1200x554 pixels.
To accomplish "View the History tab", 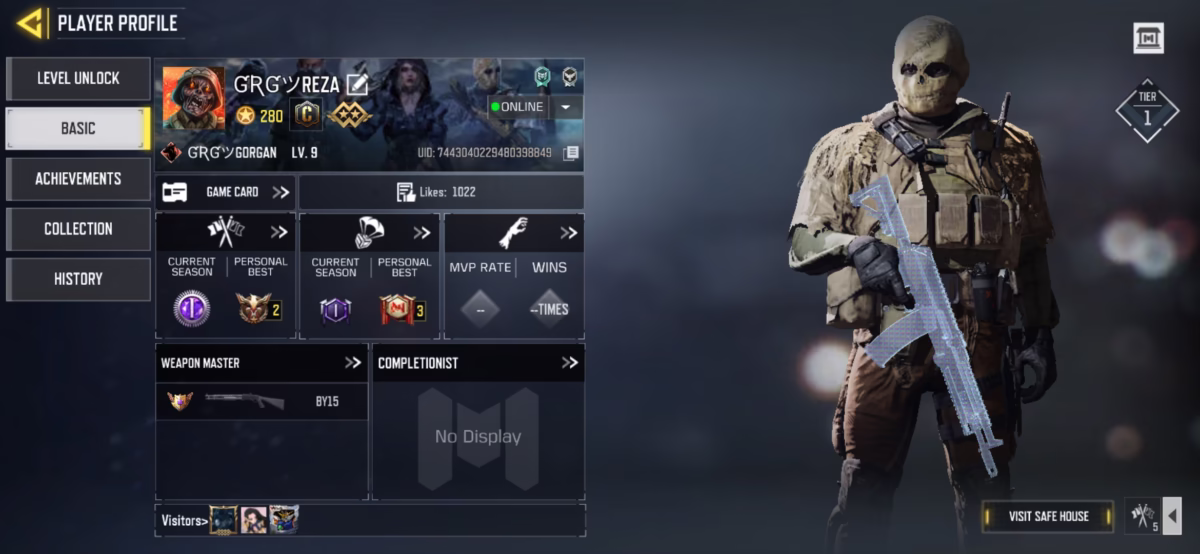I will click(x=78, y=279).
